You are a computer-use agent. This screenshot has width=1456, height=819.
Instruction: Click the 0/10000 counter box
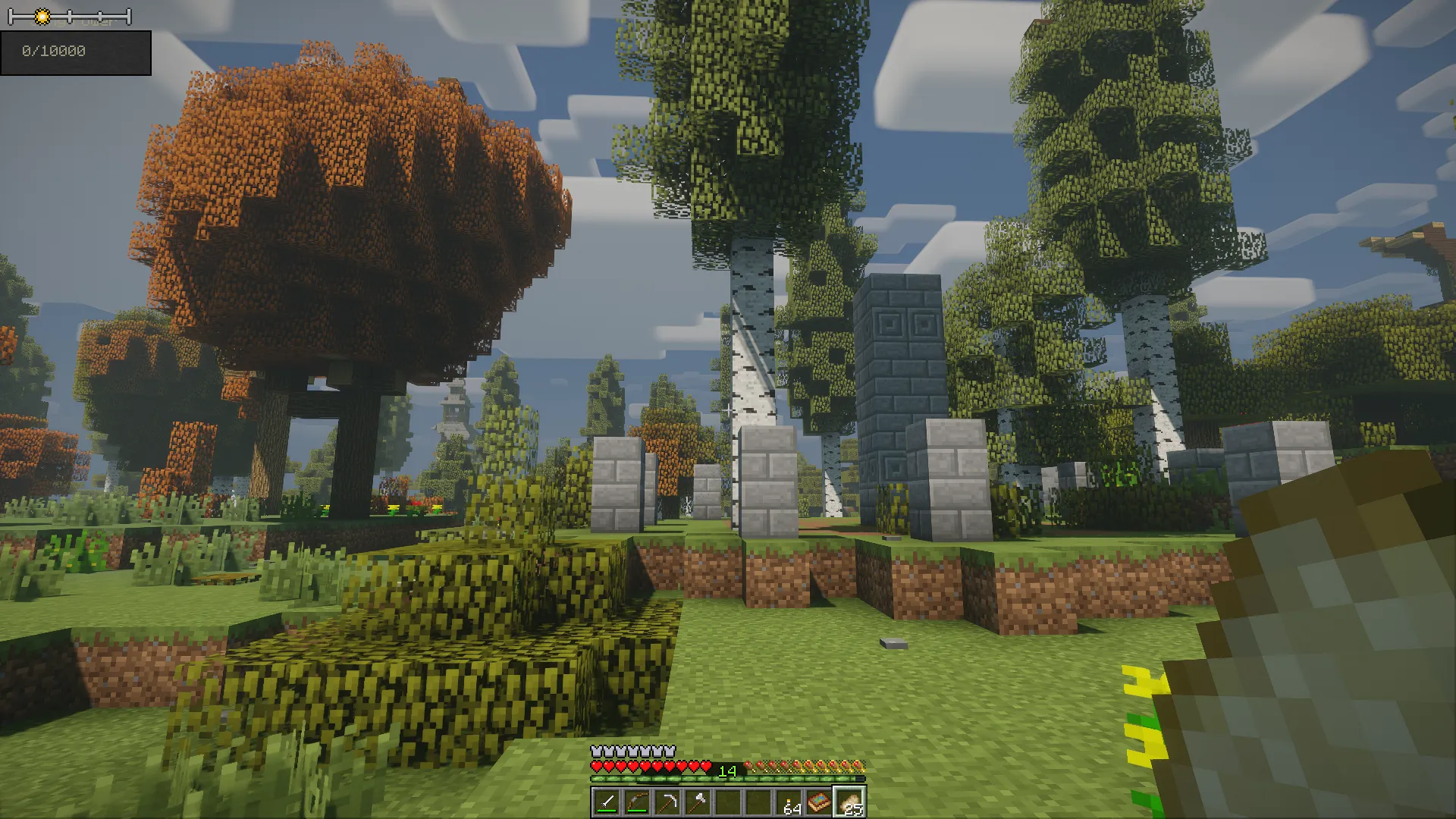click(x=76, y=53)
